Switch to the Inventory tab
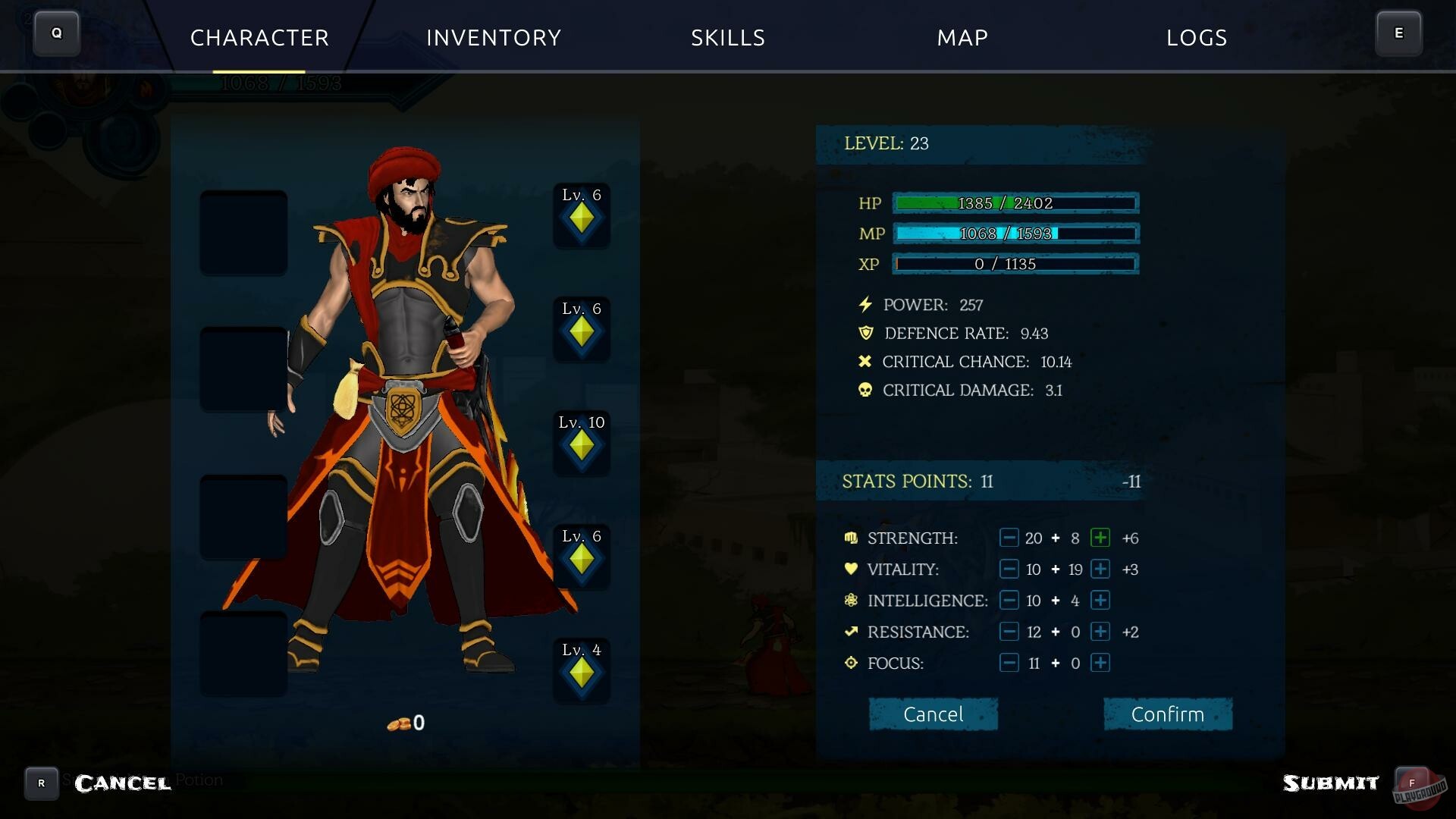 point(494,38)
